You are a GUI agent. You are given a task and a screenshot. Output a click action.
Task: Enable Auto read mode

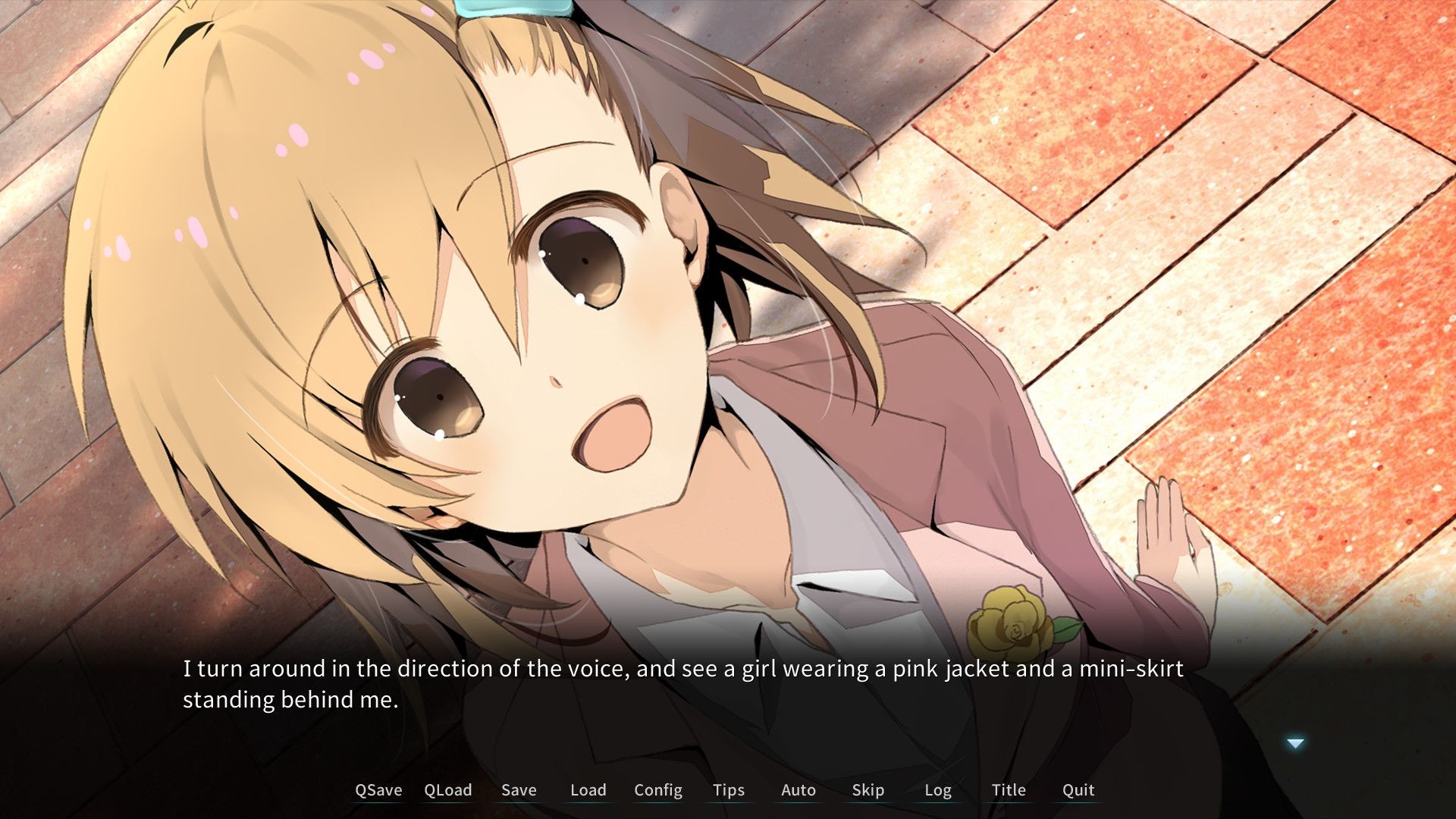pyautogui.click(x=798, y=790)
